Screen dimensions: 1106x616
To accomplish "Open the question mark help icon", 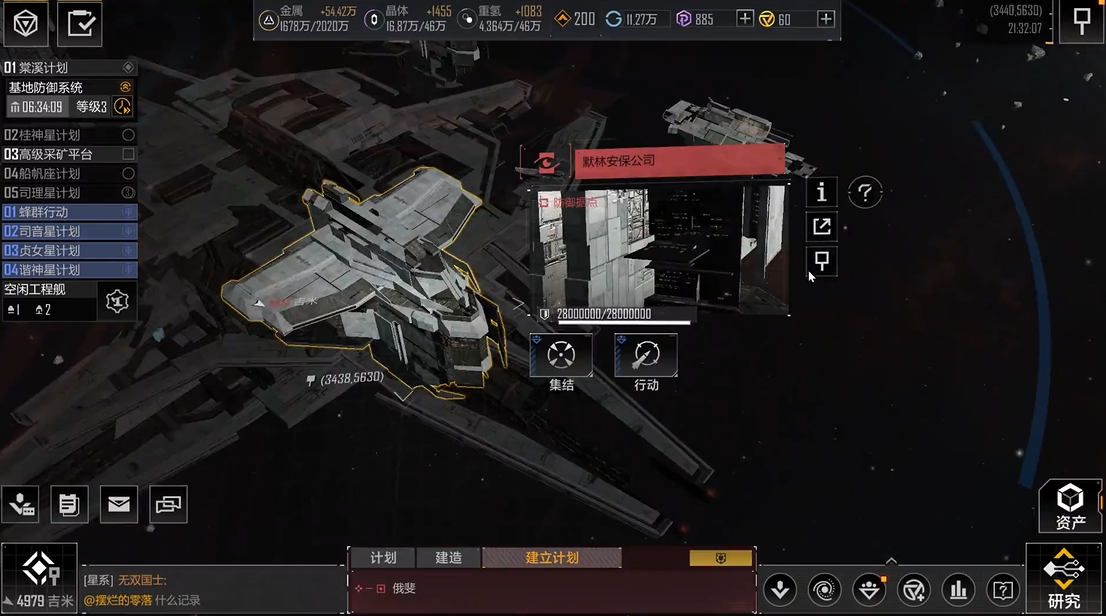I will point(865,193).
